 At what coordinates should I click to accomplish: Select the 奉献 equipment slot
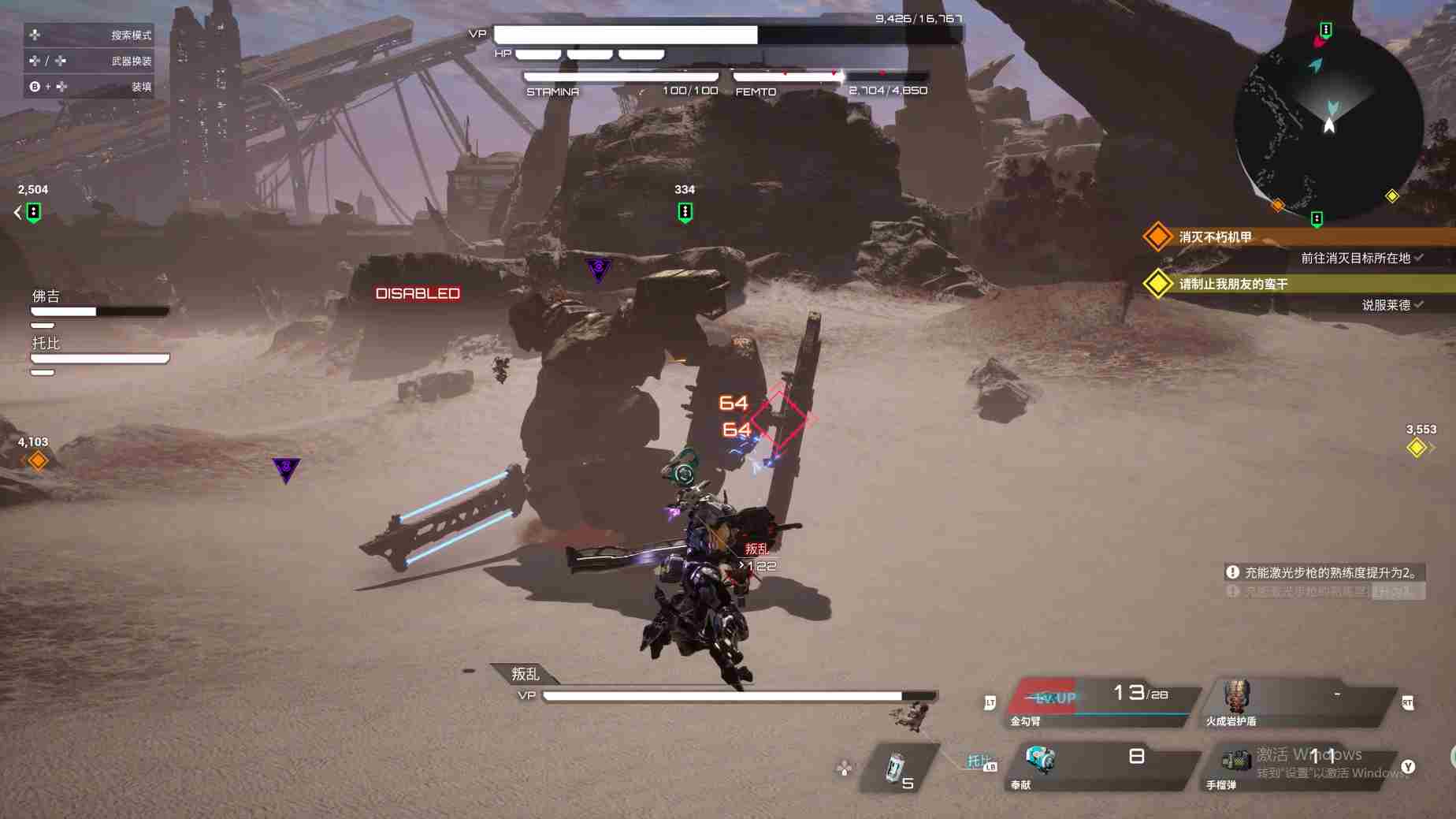tap(1103, 765)
